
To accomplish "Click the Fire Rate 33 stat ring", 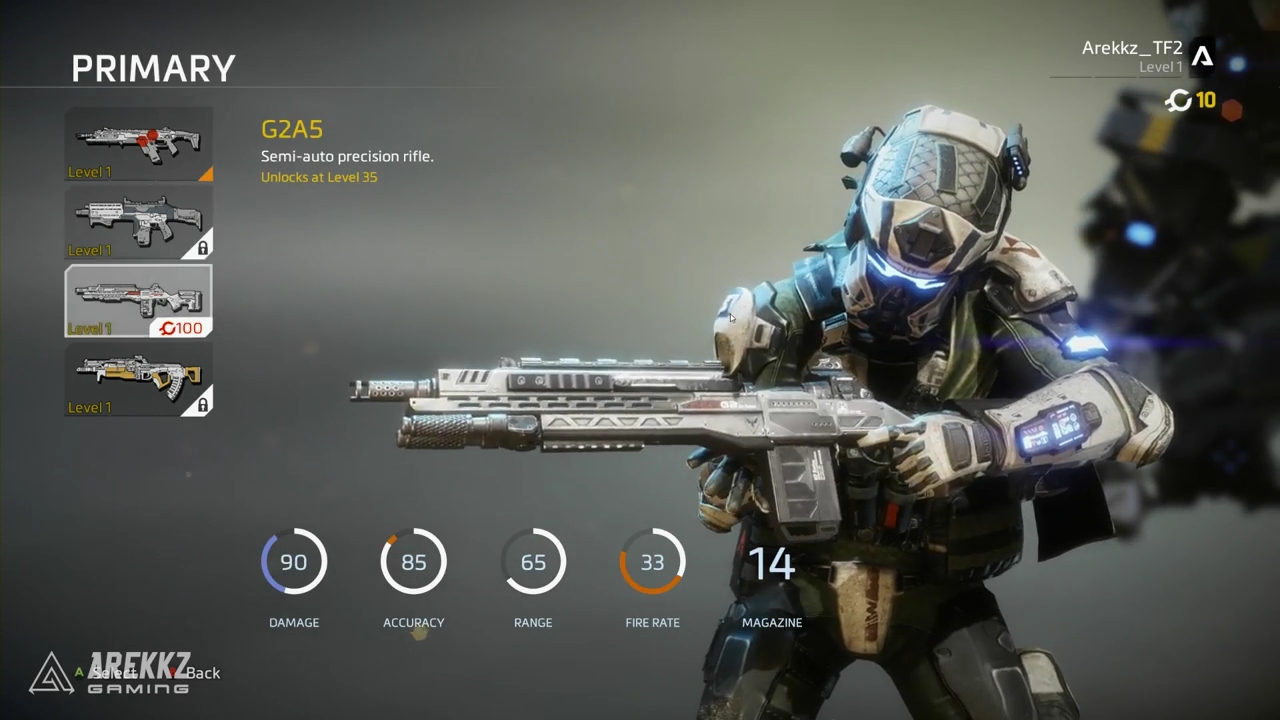I will 652,562.
